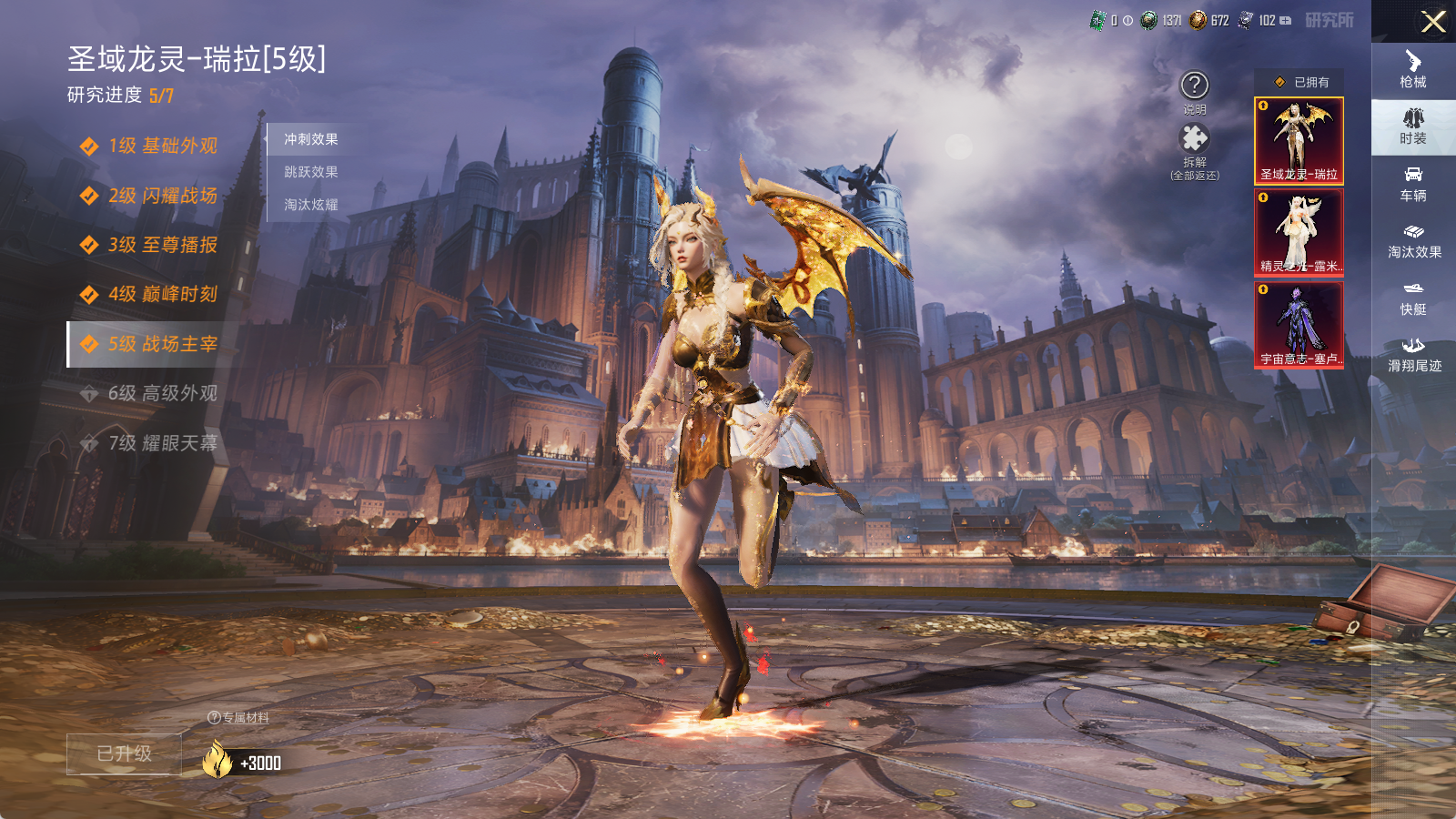Screen dimensions: 1456x819
Task: Select the 时装 category tab
Action: [1413, 126]
